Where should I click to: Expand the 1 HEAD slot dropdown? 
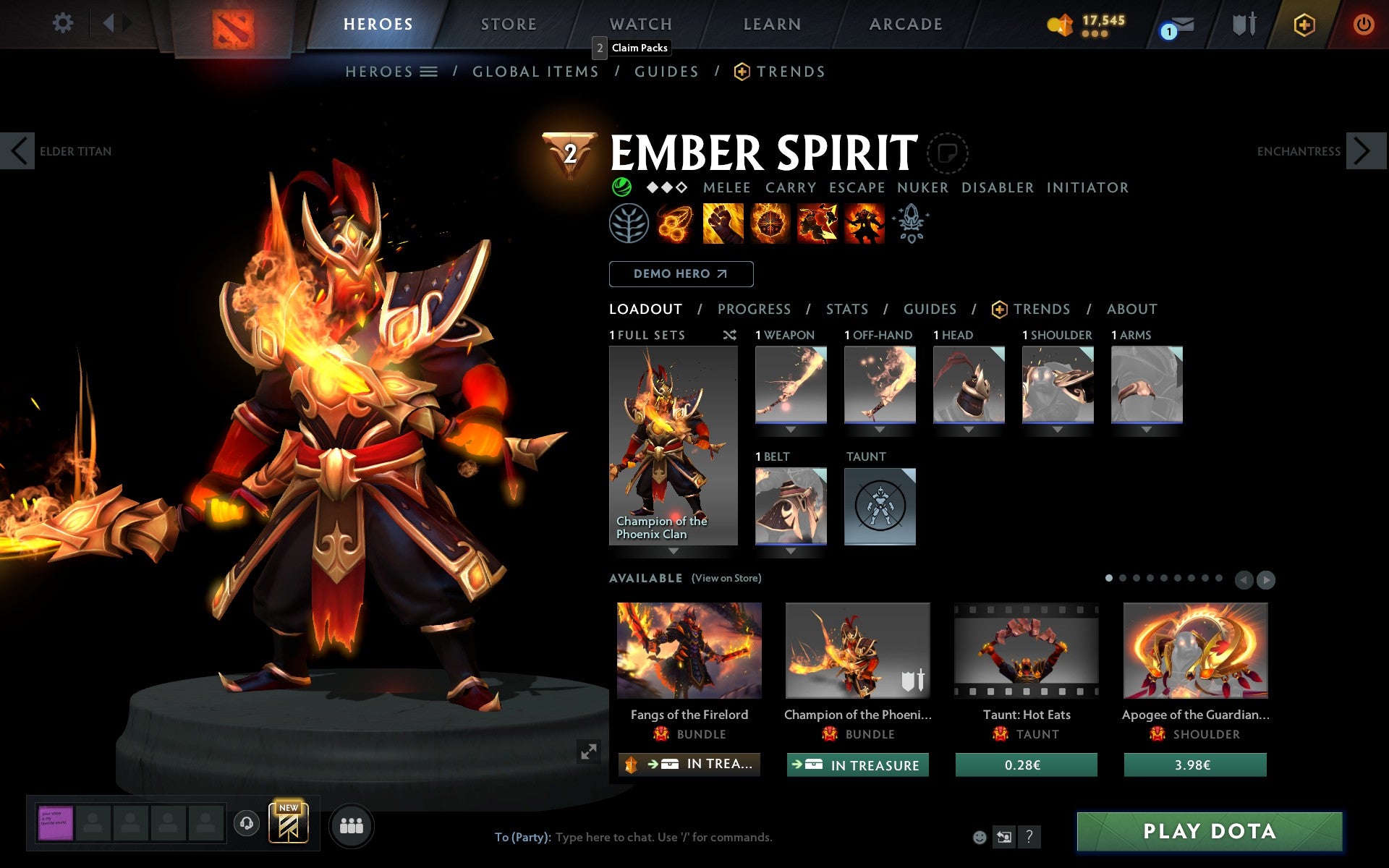tap(969, 428)
